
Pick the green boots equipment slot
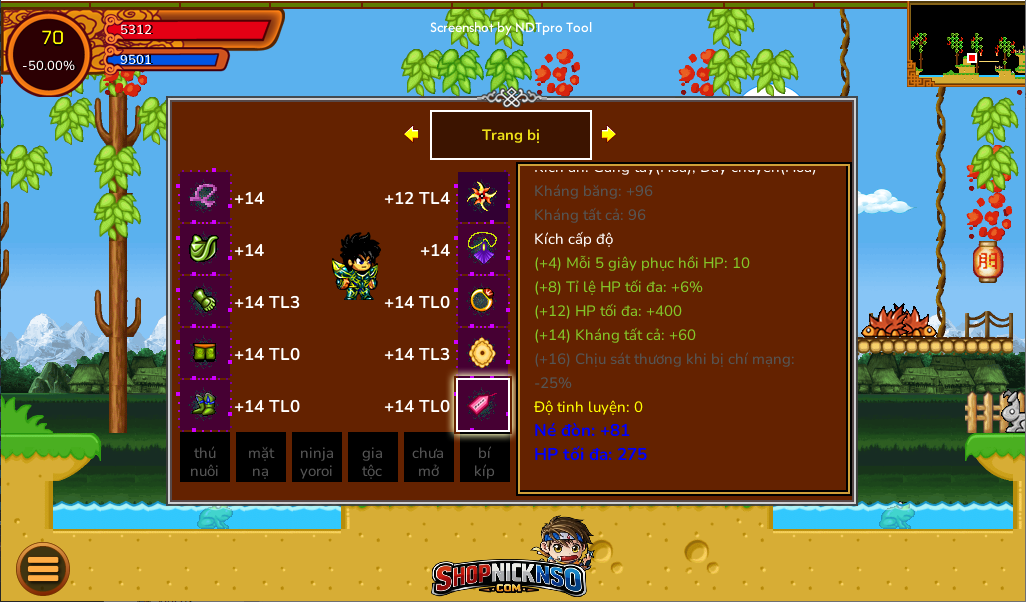pos(205,406)
